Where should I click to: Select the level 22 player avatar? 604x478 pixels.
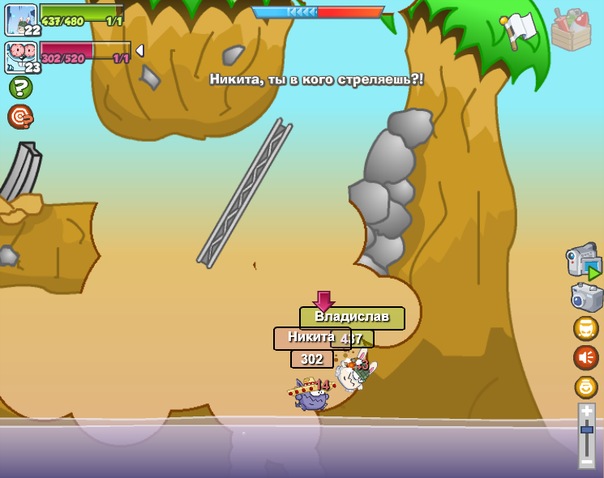click(x=20, y=18)
